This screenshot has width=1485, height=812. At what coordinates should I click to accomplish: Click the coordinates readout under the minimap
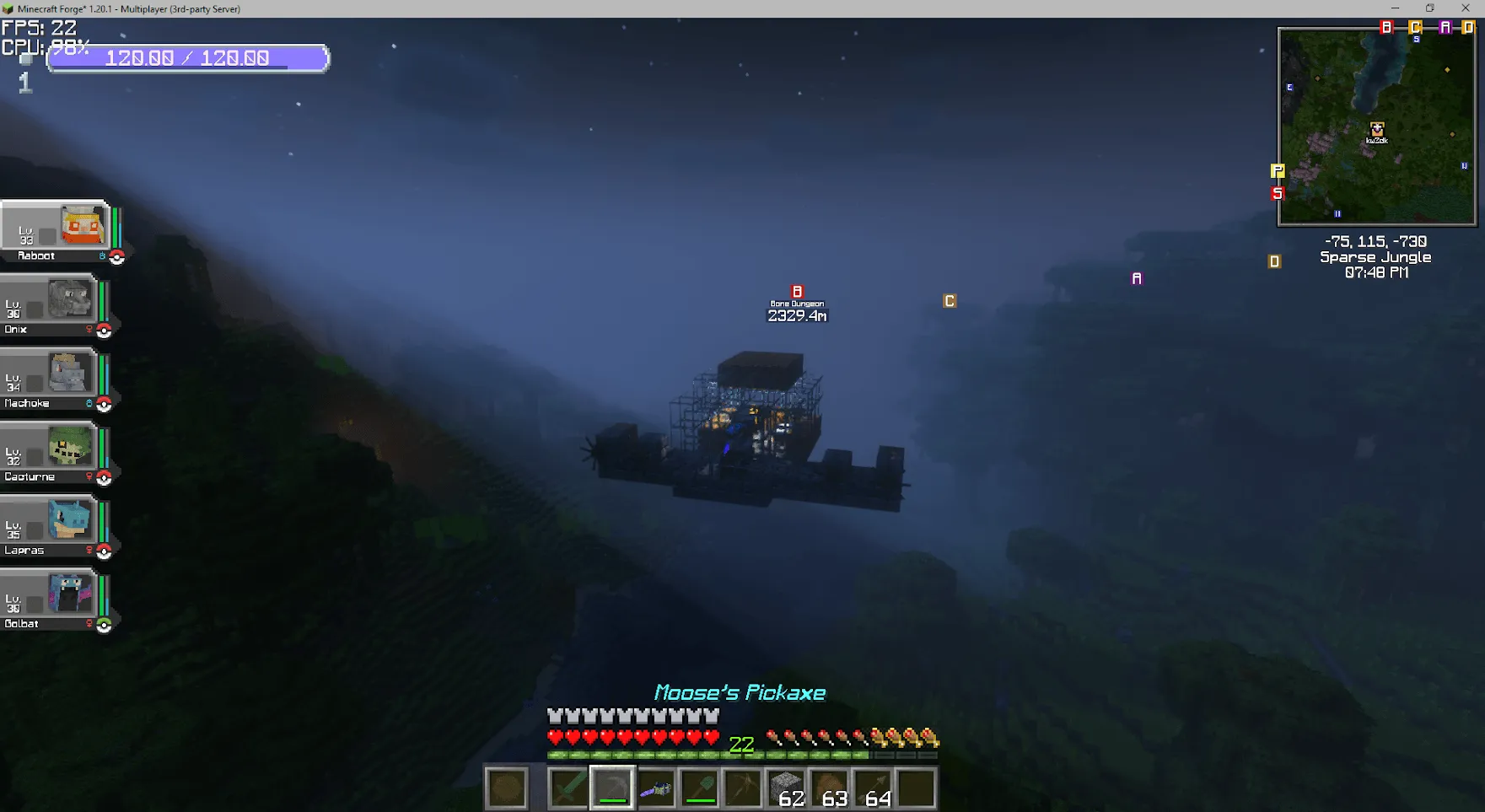tap(1375, 242)
